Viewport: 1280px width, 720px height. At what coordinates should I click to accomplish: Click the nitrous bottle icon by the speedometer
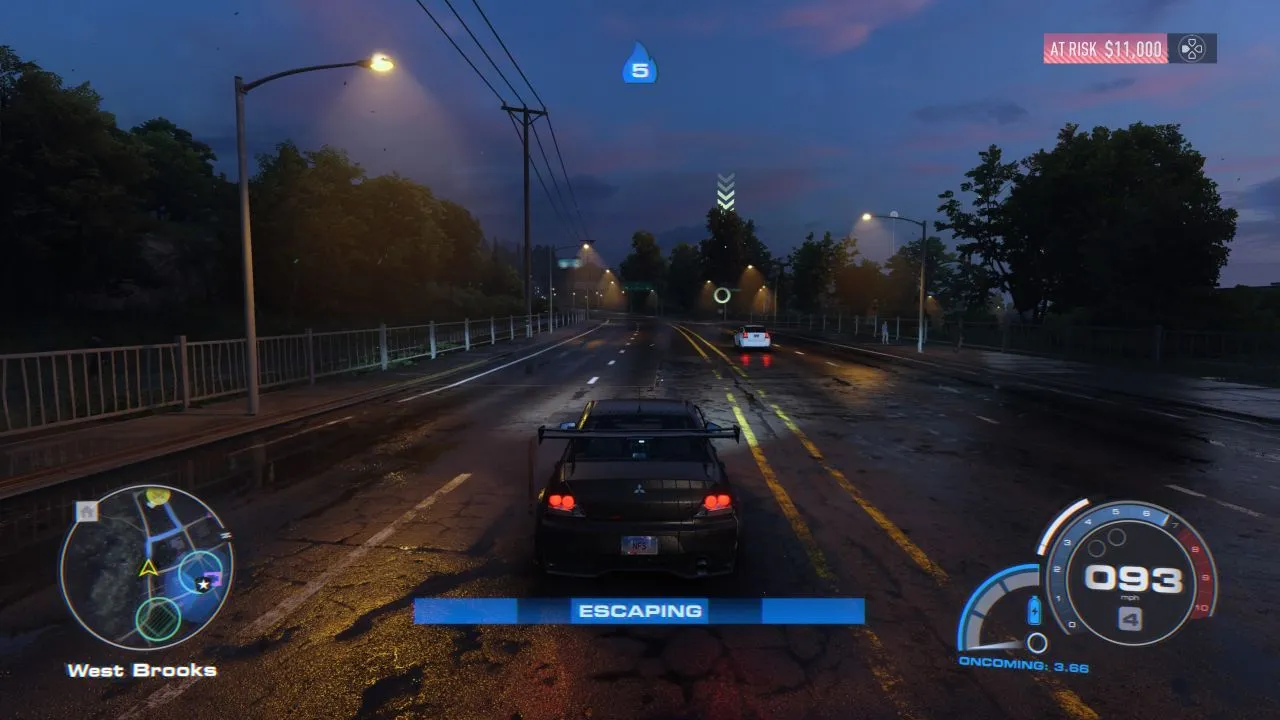tap(1034, 610)
